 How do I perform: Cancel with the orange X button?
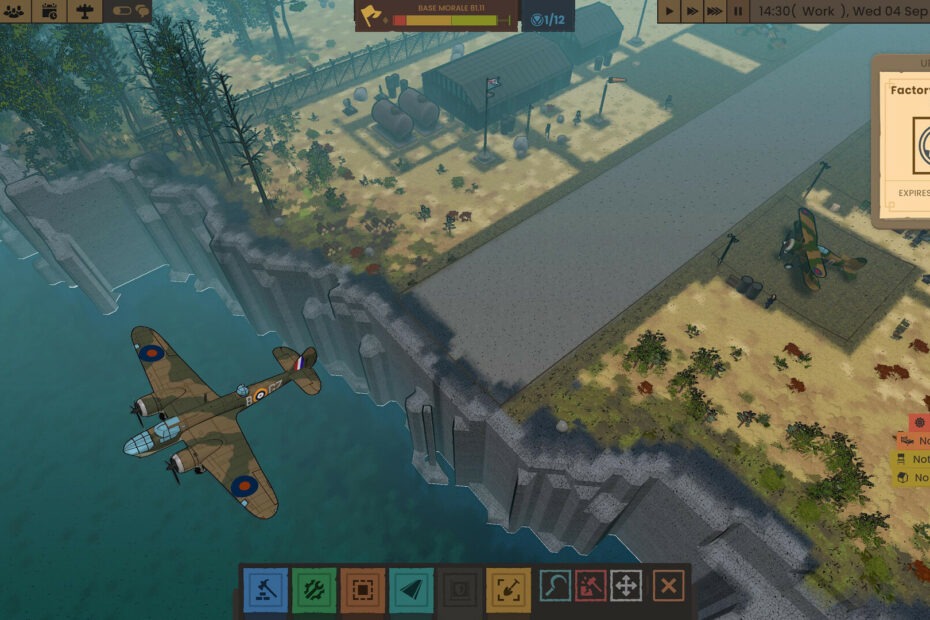pyautogui.click(x=669, y=586)
